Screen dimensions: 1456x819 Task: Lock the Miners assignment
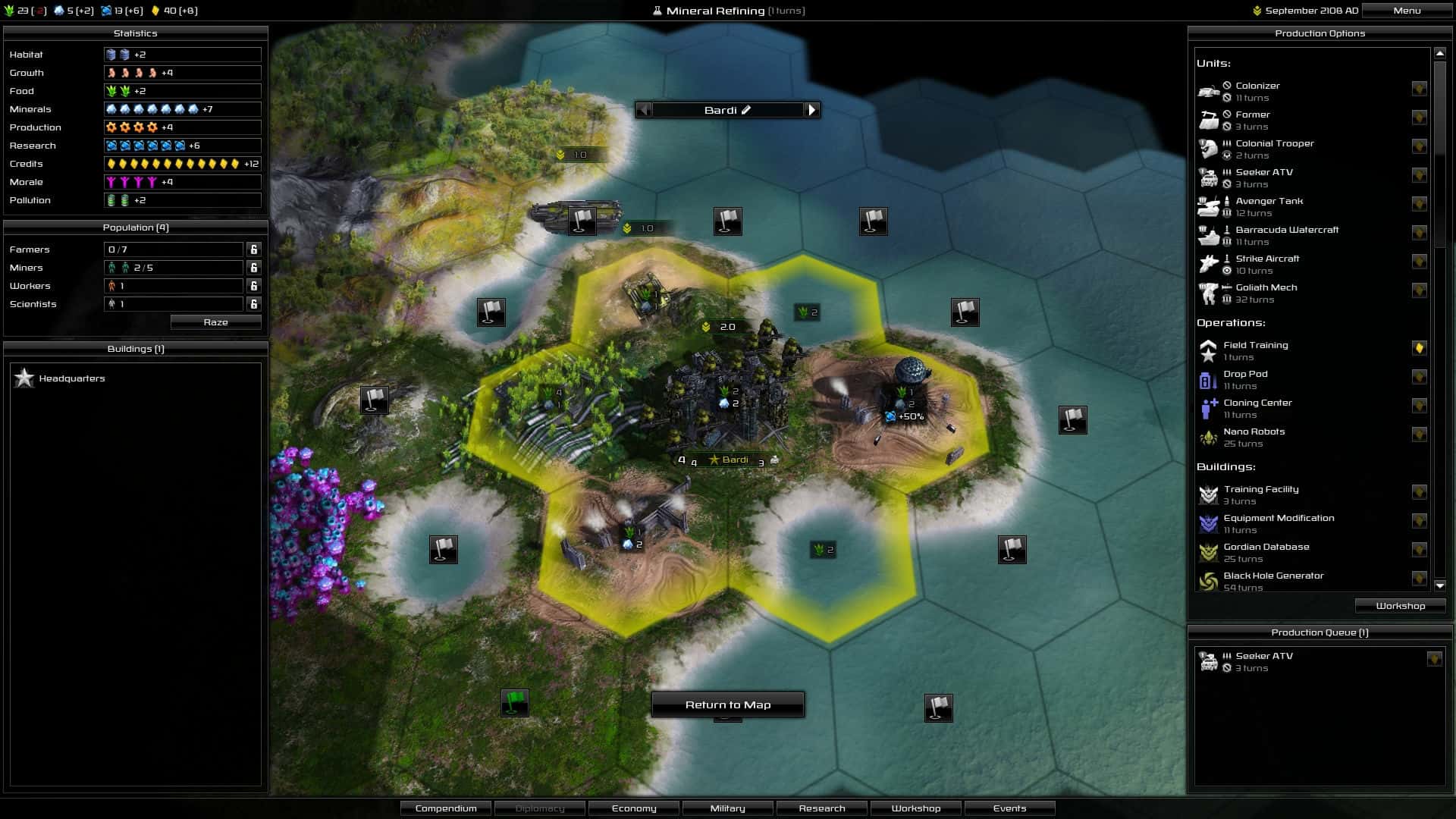(253, 267)
